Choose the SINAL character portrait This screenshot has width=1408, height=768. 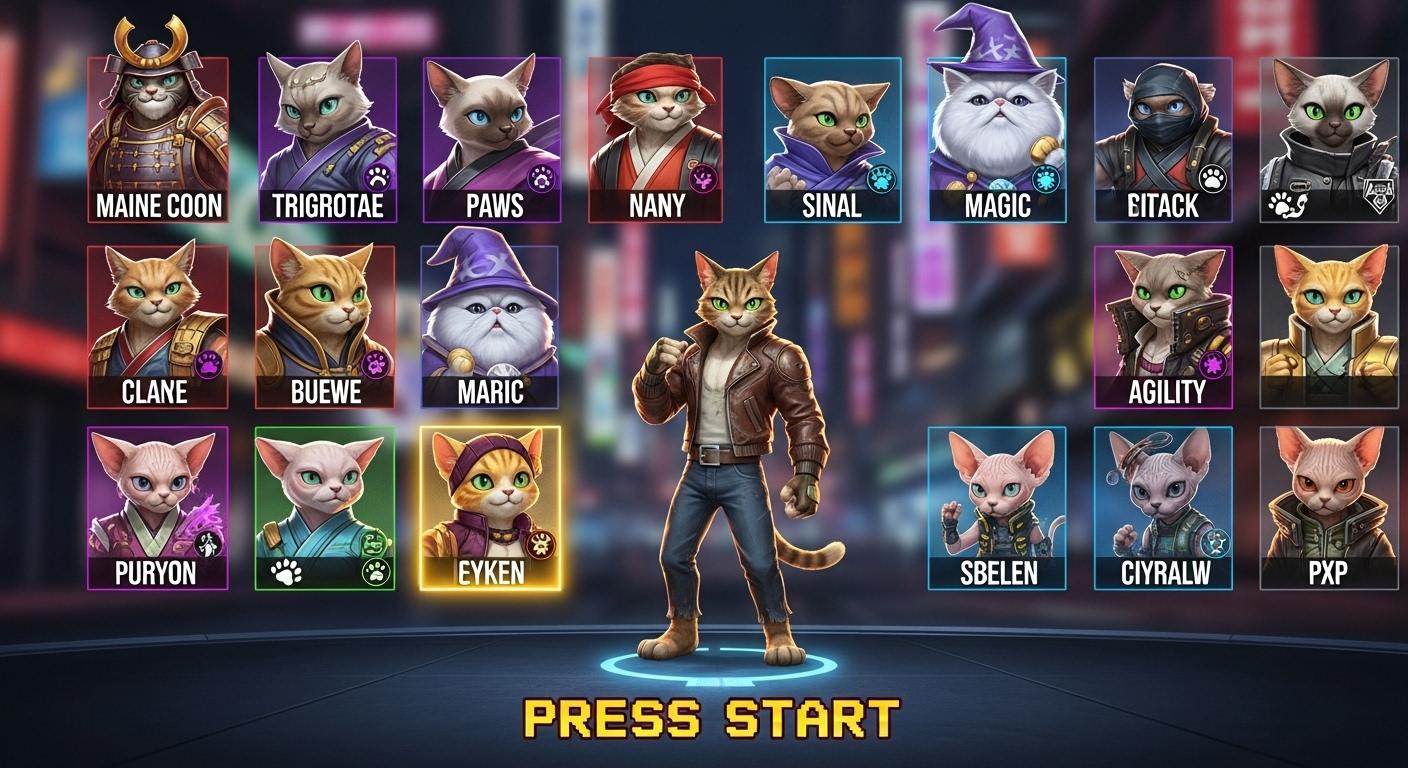coord(832,138)
